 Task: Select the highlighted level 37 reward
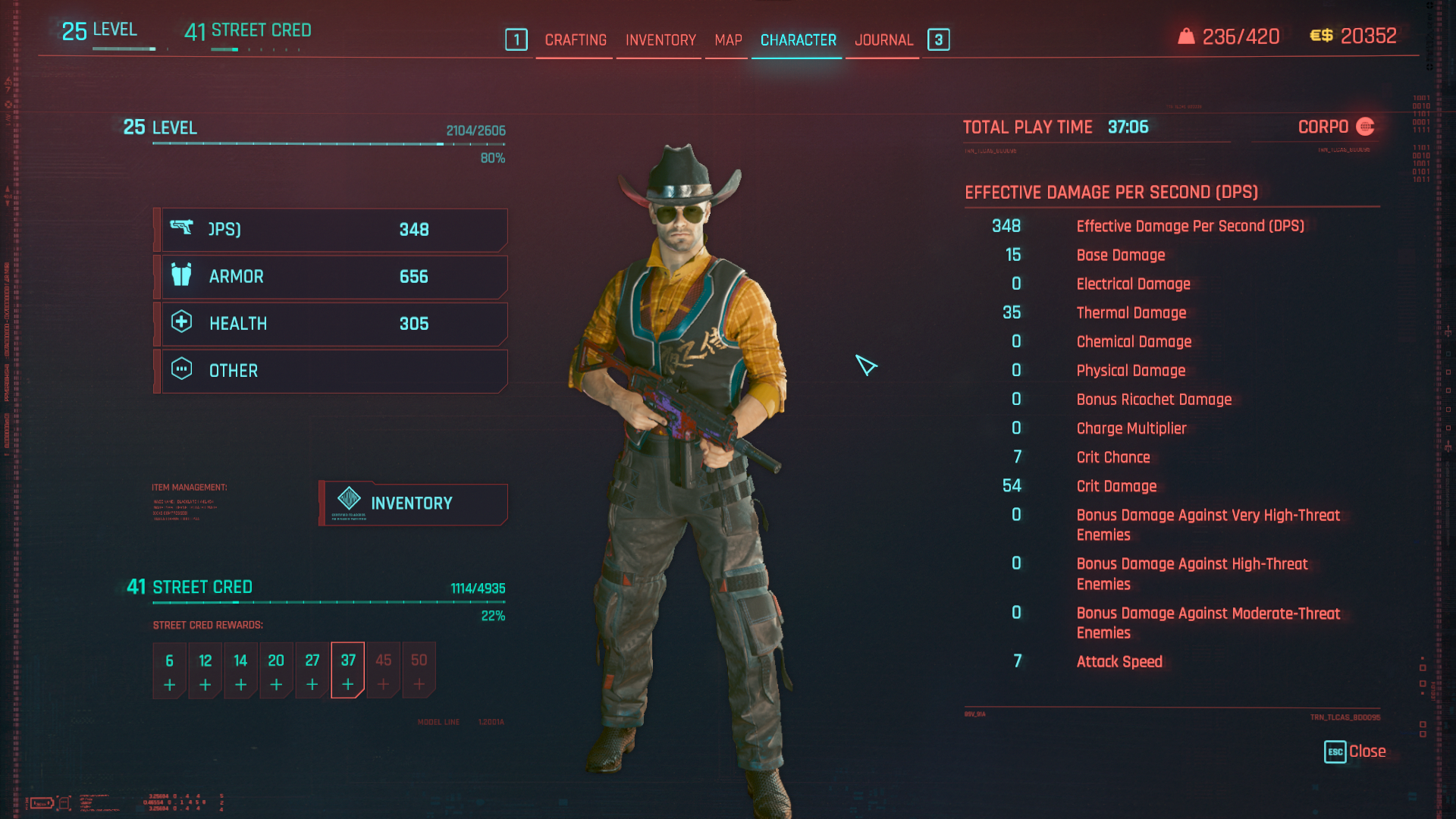(348, 671)
